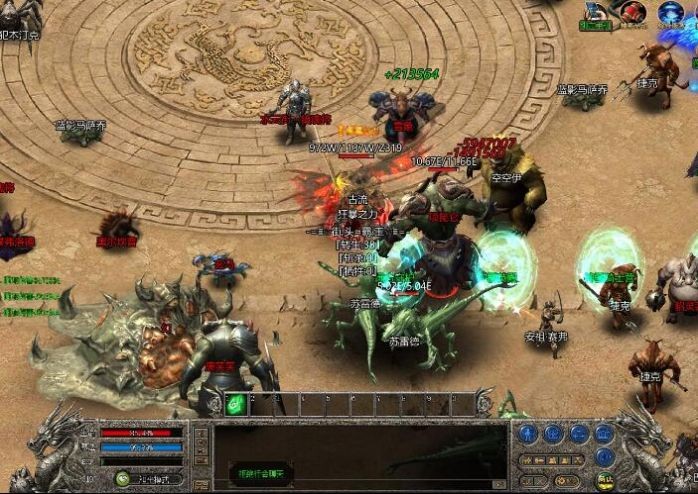
Task: Click the green button below the mana bar
Action: click(122, 478)
